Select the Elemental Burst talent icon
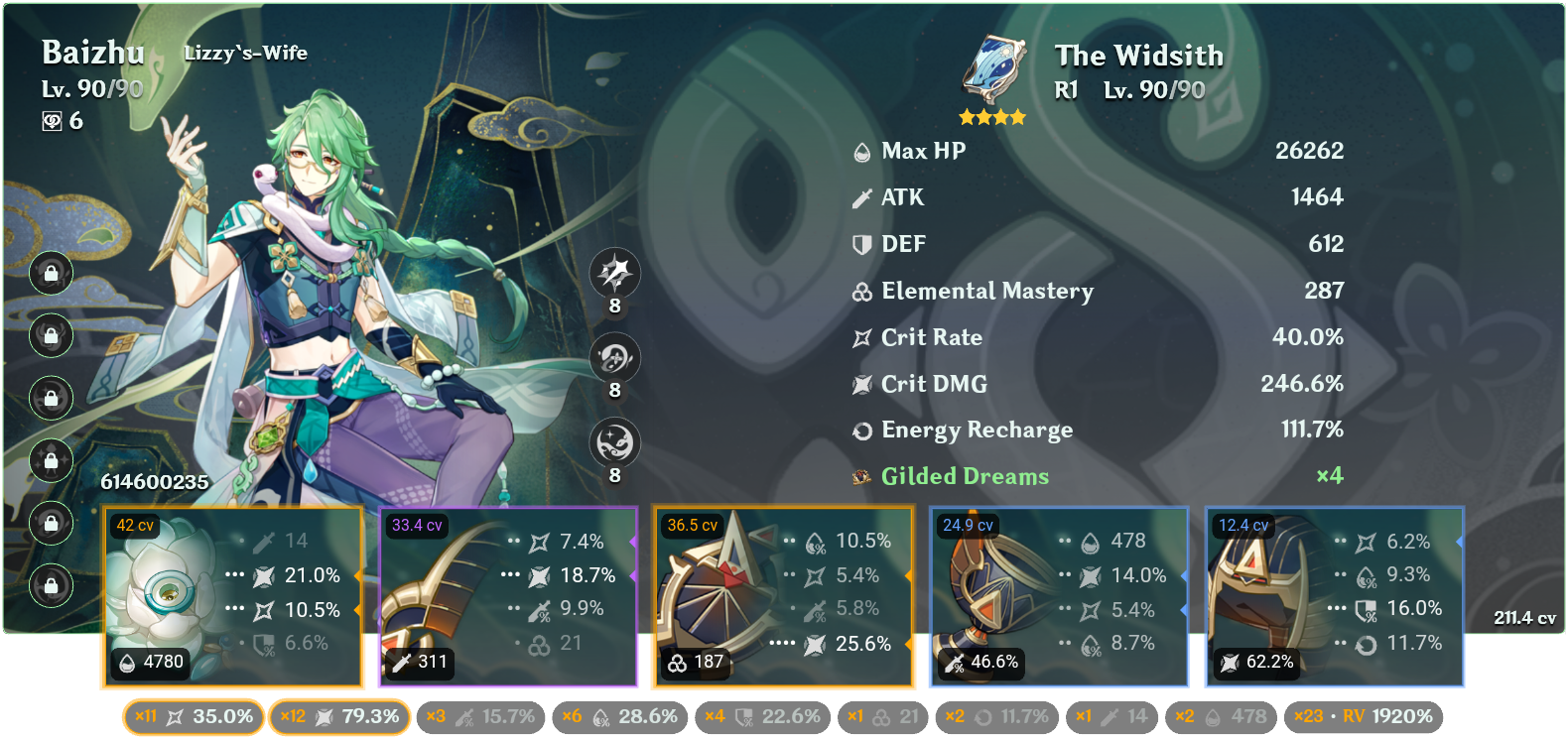1568x741 pixels. coord(613,443)
